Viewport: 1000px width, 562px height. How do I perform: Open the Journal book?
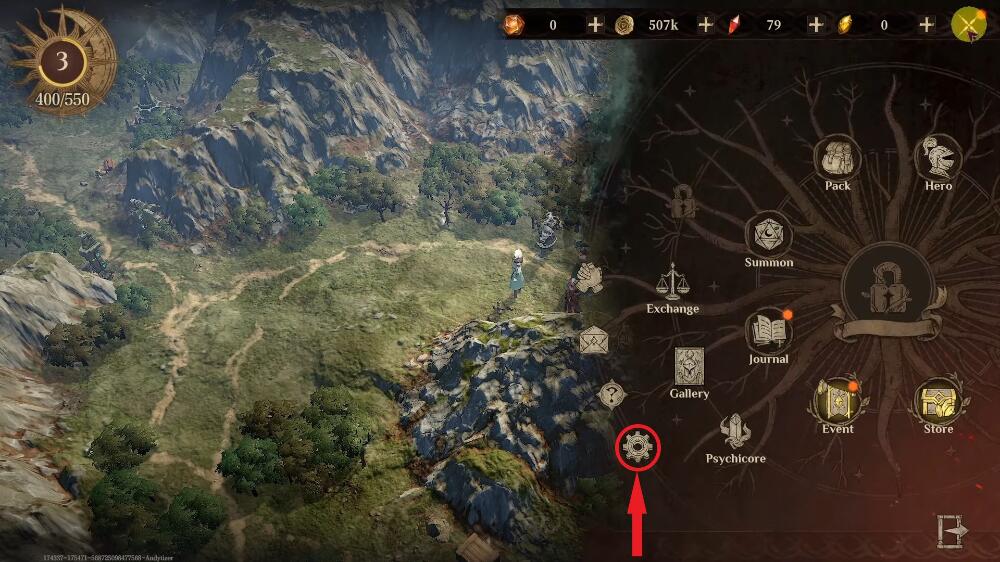pyautogui.click(x=768, y=333)
